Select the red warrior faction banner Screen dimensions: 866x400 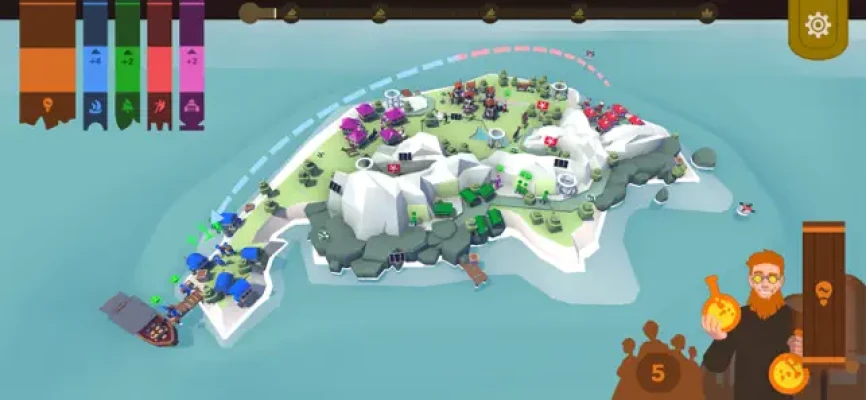(159, 65)
